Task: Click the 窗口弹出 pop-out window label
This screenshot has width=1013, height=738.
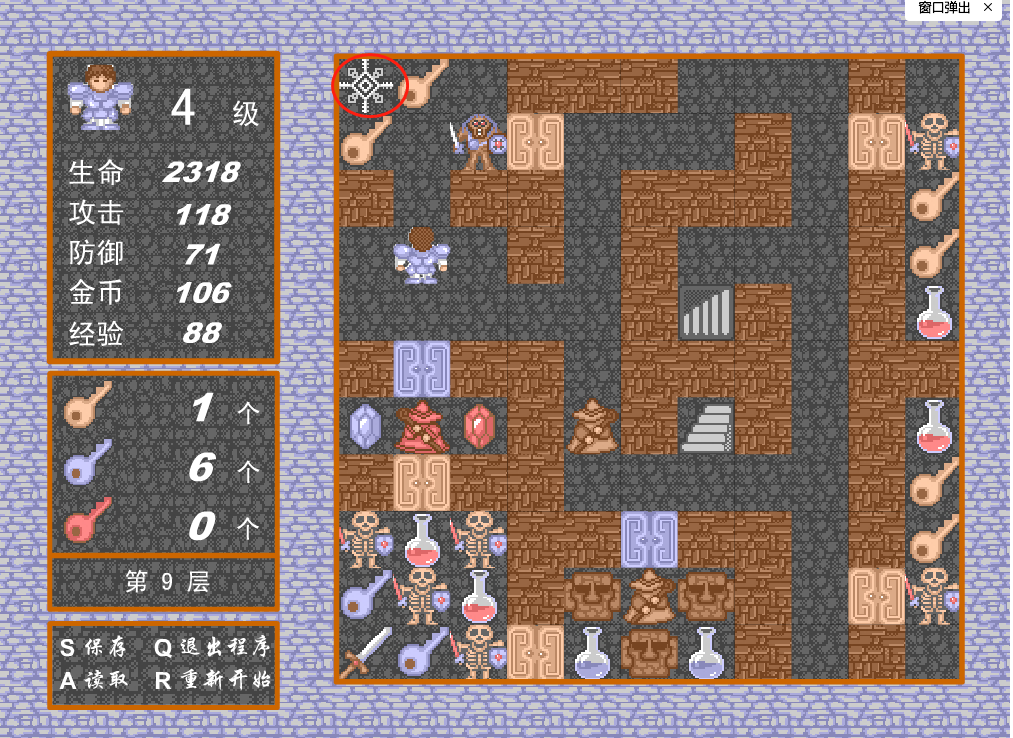Action: (x=943, y=8)
